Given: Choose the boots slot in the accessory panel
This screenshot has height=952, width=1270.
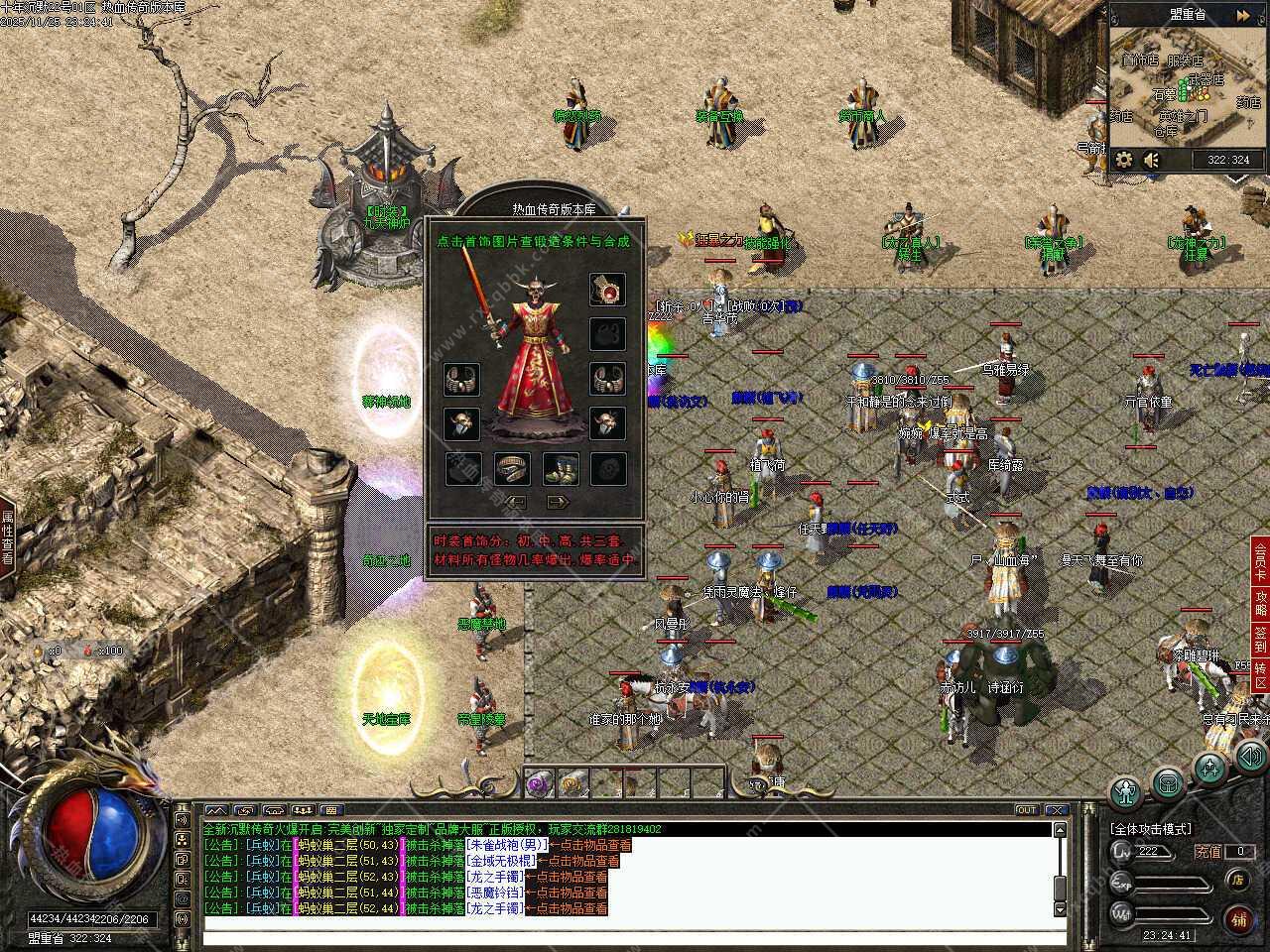Looking at the screenshot, I should pyautogui.click(x=560, y=468).
